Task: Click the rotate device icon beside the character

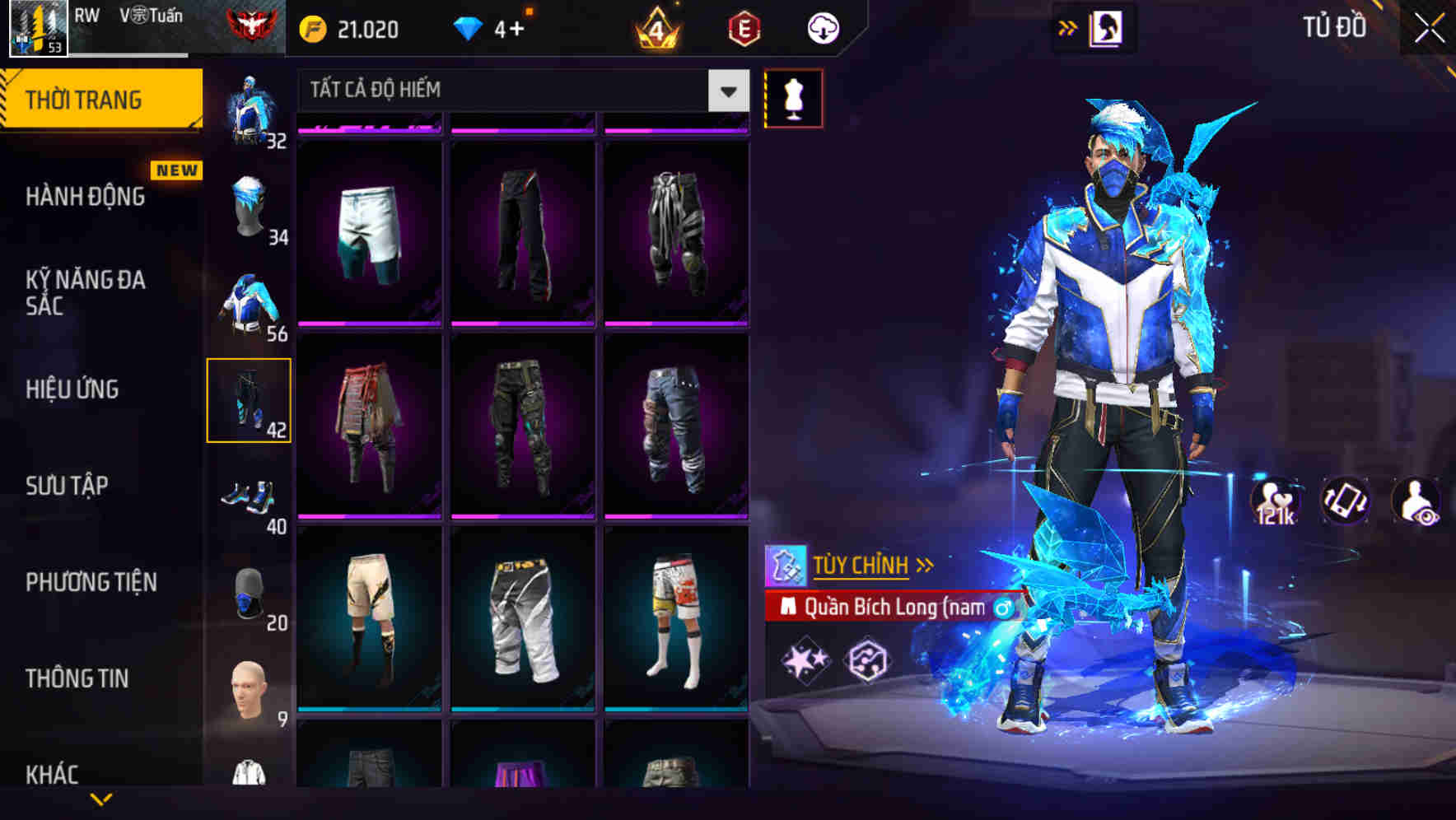Action: (x=1347, y=504)
